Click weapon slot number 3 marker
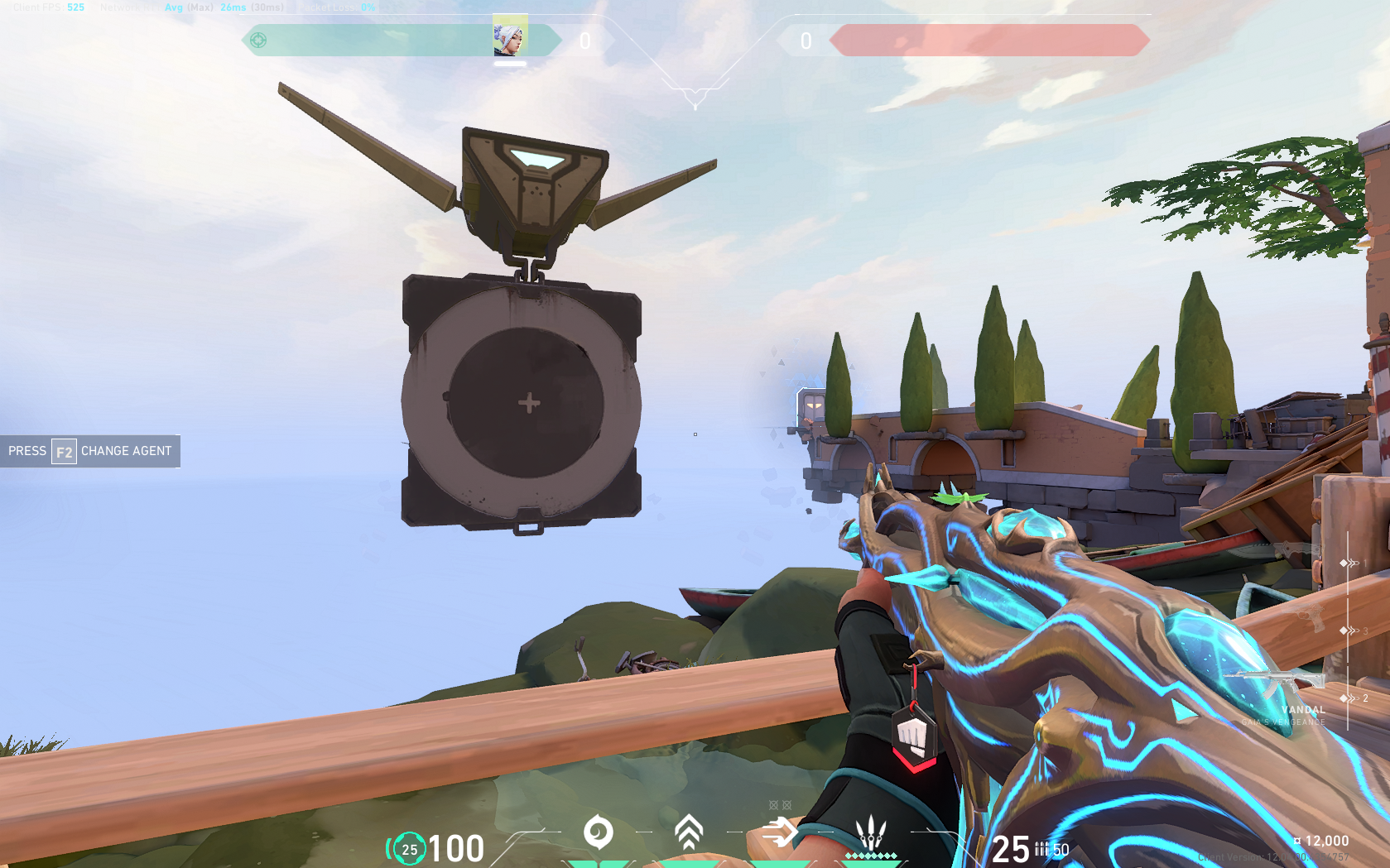Screen dimensions: 1390x868 (x=1365, y=631)
